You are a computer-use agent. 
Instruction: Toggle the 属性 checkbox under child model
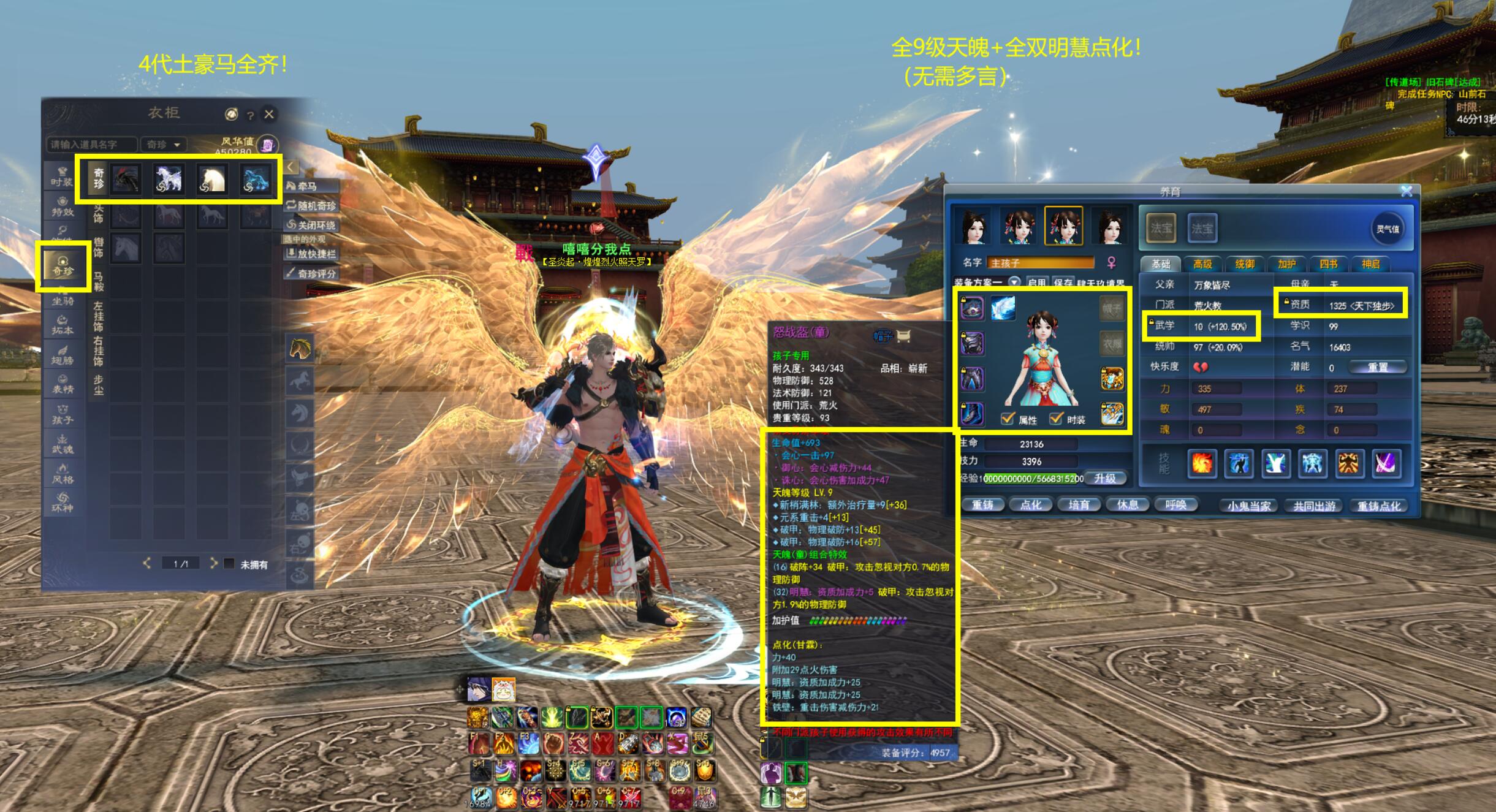tap(1007, 419)
